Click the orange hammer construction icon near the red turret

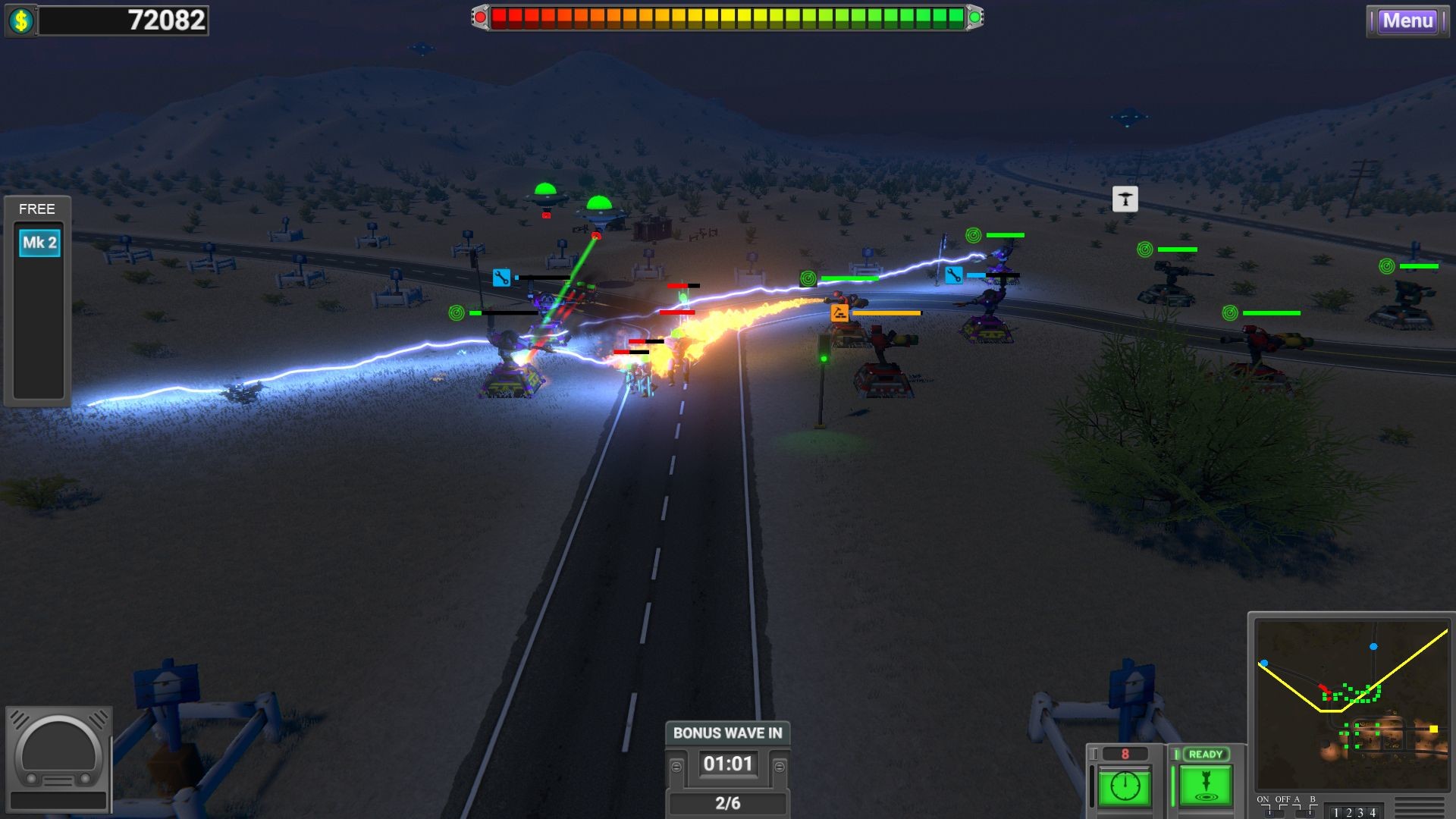[839, 313]
